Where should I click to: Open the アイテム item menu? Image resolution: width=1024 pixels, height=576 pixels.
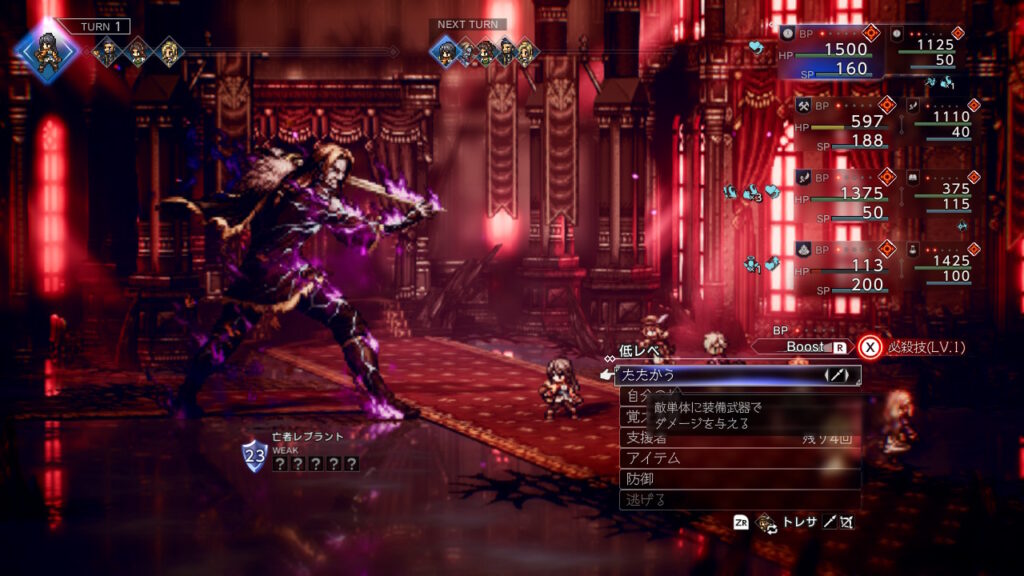(x=740, y=458)
